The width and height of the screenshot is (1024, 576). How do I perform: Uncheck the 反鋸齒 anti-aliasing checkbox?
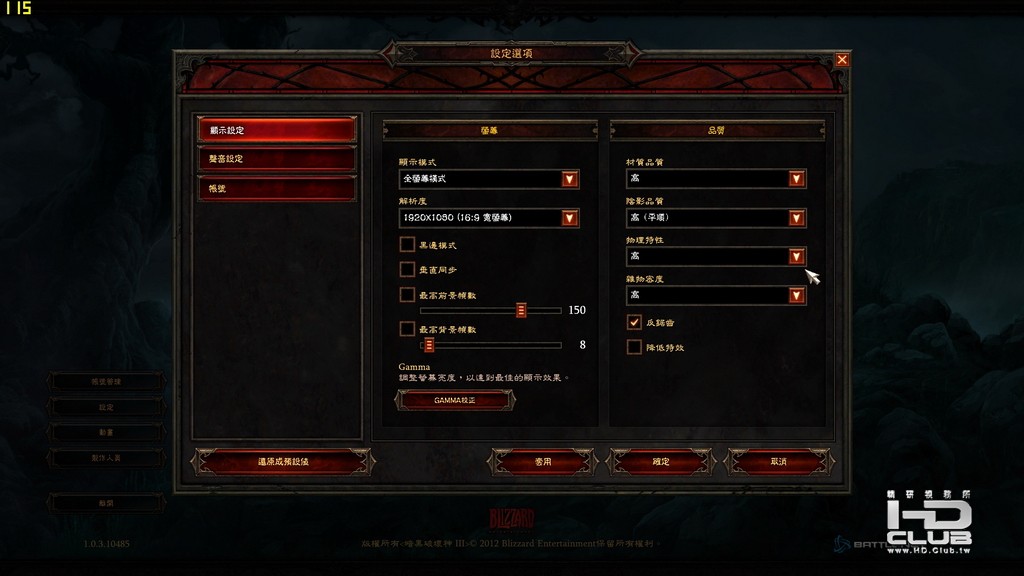[634, 322]
